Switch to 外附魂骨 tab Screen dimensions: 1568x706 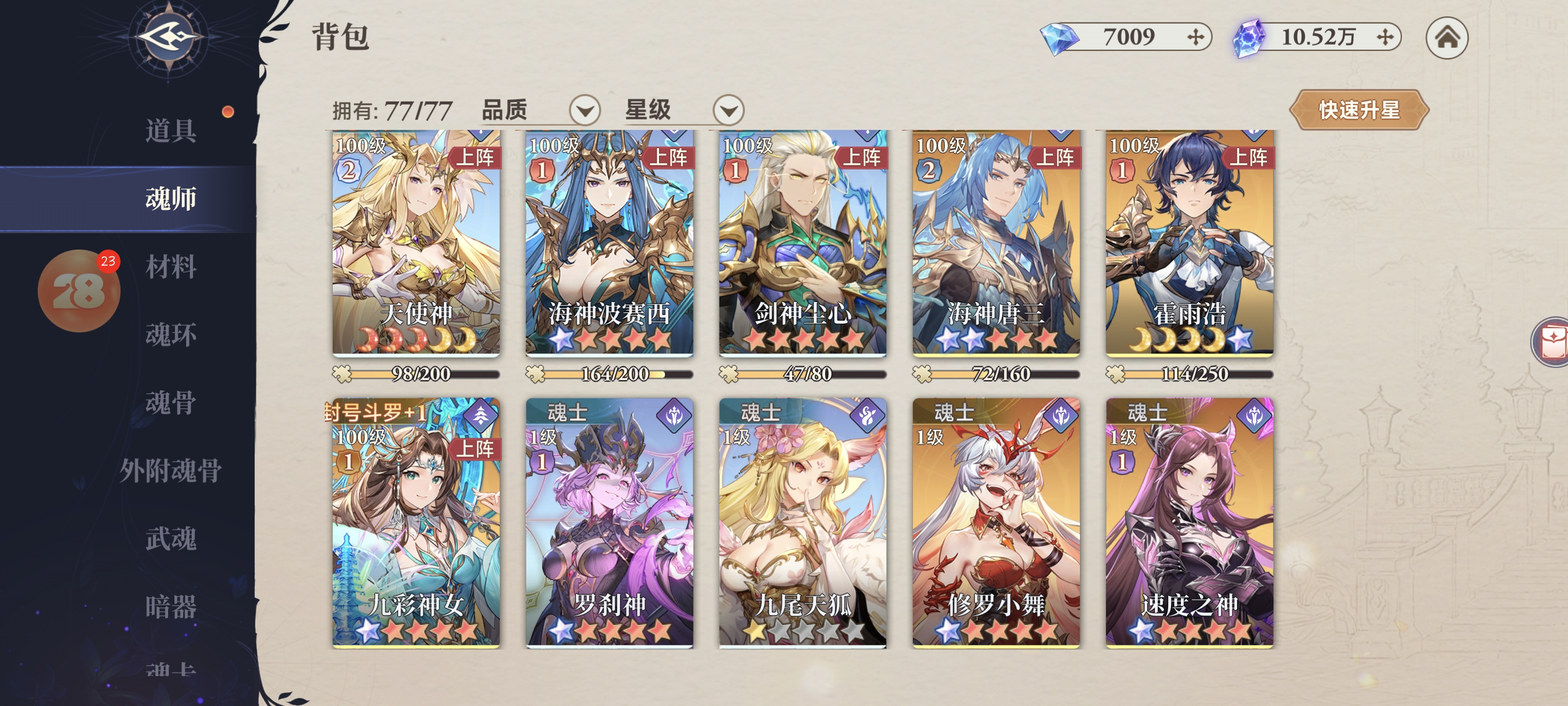(171, 471)
